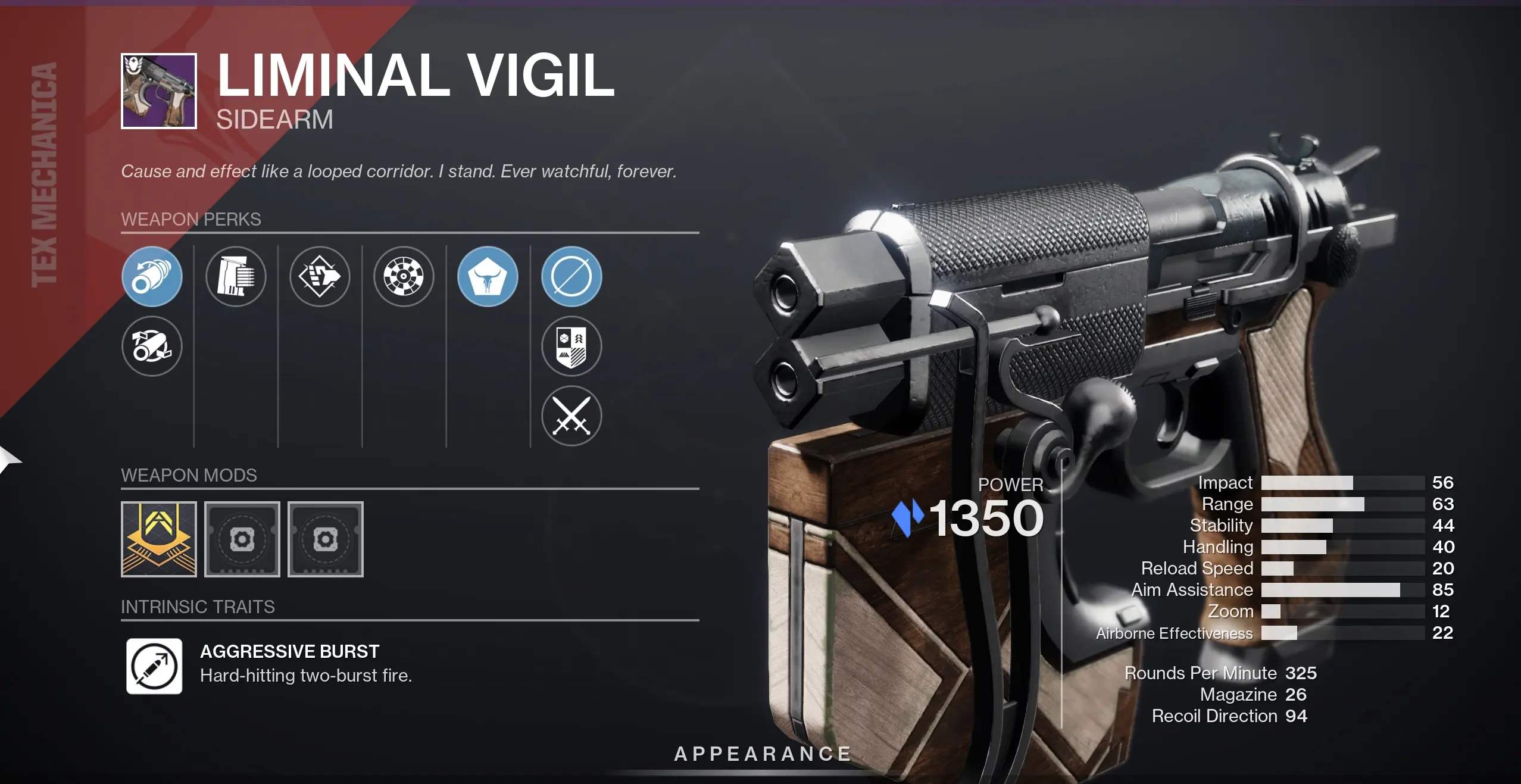
Task: Select the highlighted barrel perk
Action: tap(152, 277)
